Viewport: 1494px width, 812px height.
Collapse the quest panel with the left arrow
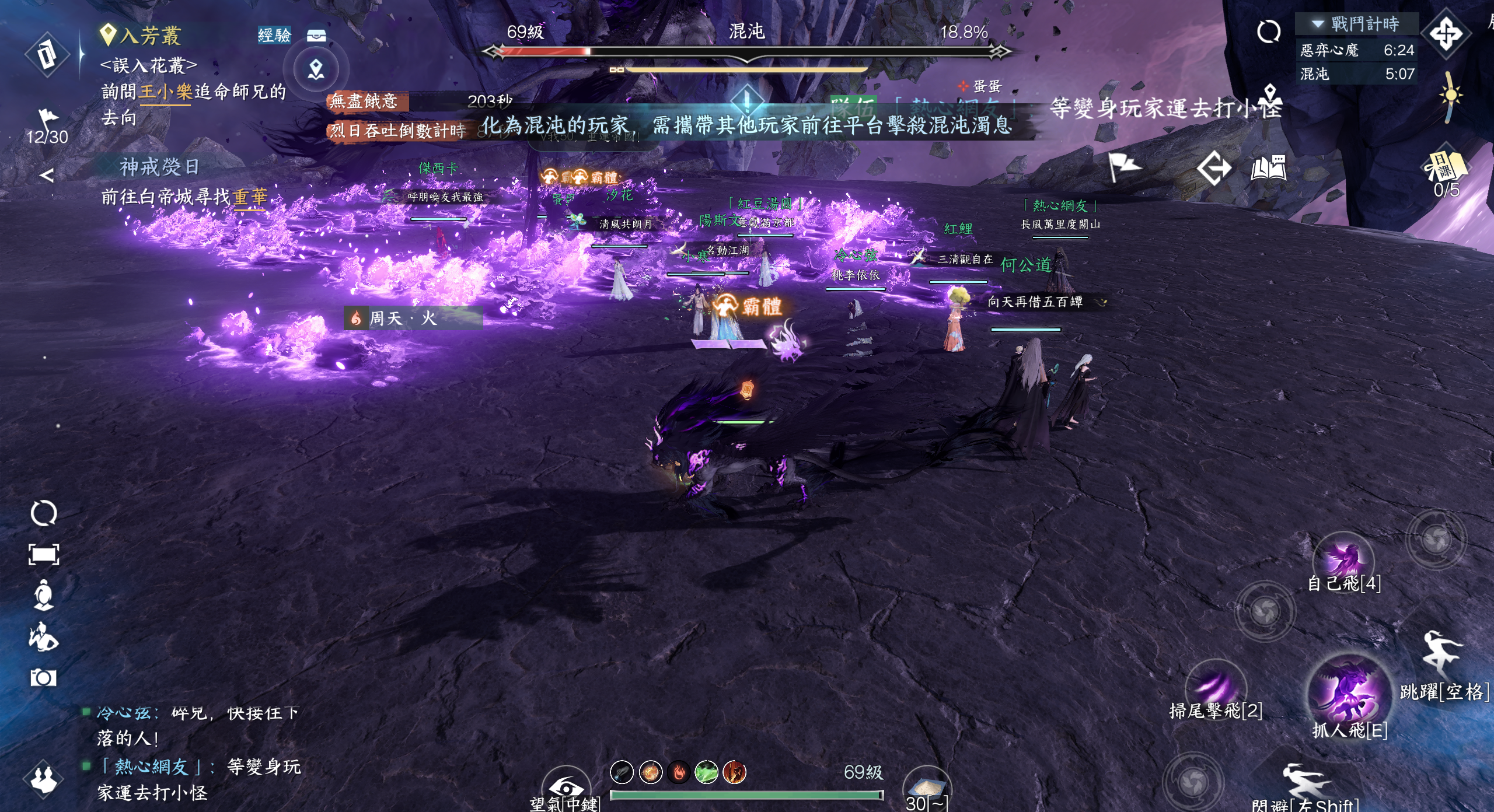pyautogui.click(x=47, y=174)
